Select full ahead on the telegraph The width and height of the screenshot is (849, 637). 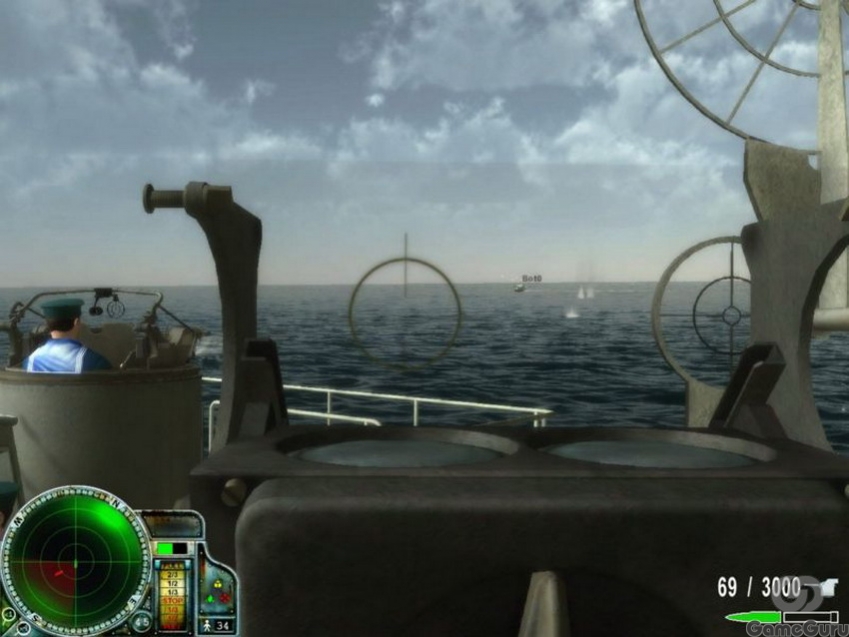click(x=172, y=566)
